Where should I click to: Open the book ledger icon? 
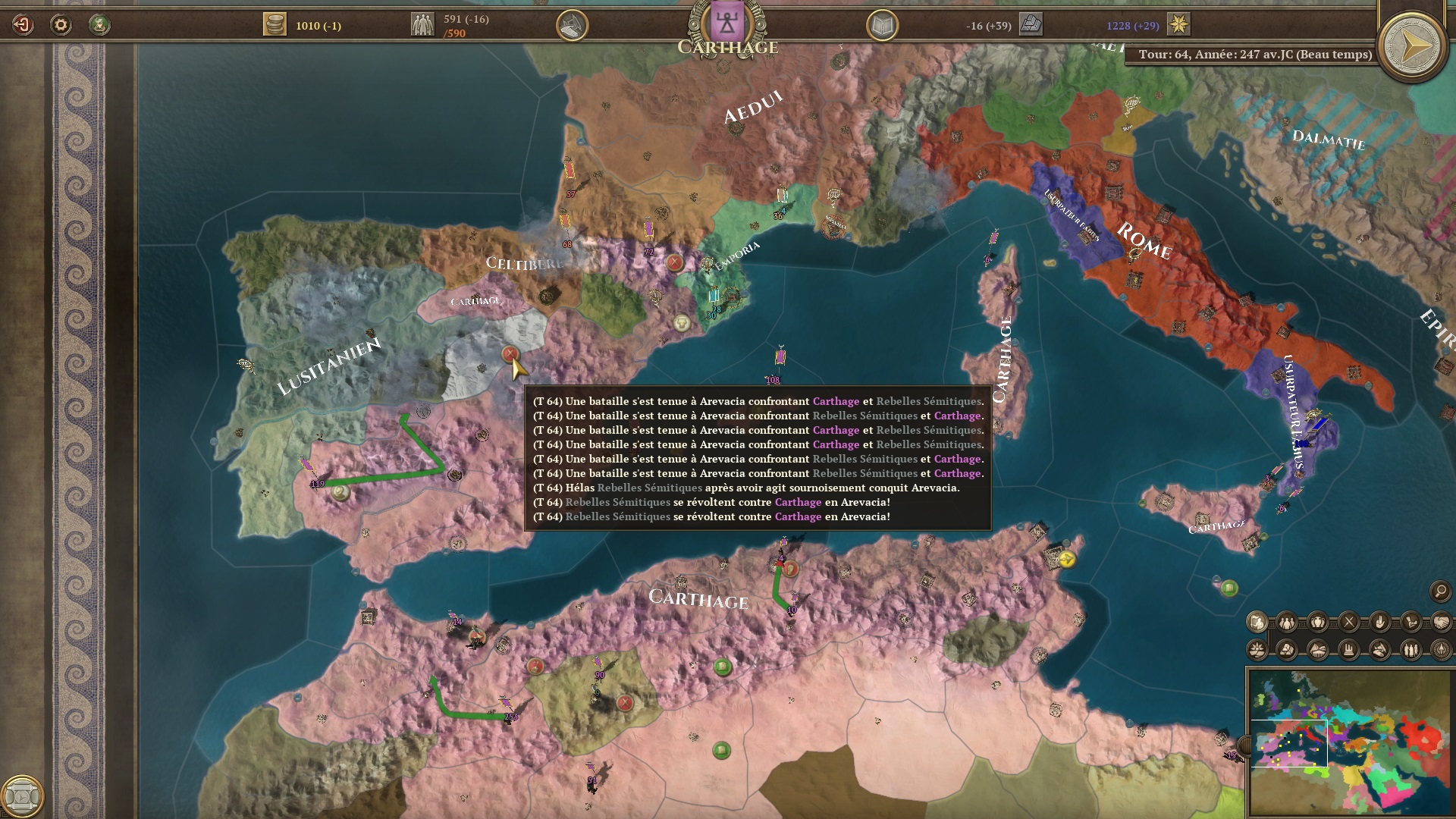tap(882, 26)
